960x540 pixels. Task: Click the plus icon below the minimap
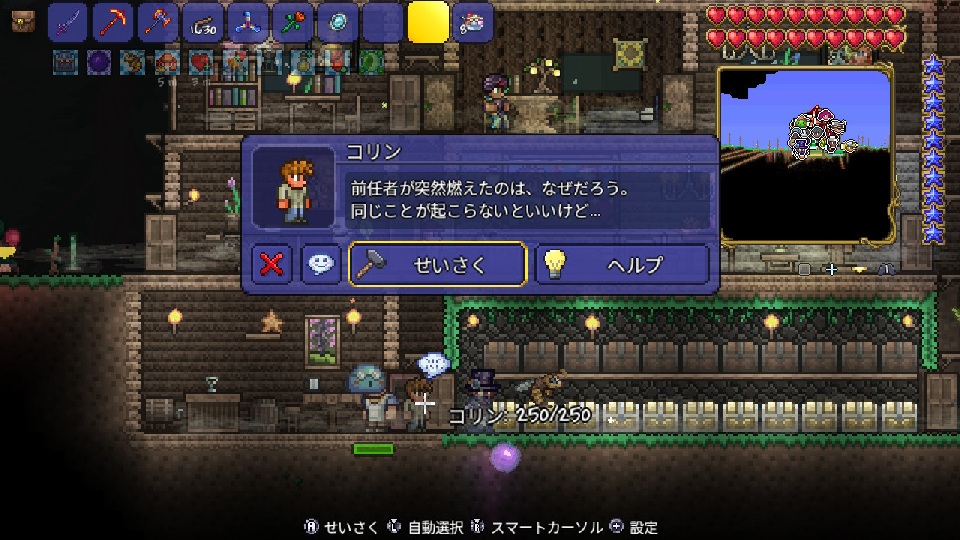click(x=830, y=269)
